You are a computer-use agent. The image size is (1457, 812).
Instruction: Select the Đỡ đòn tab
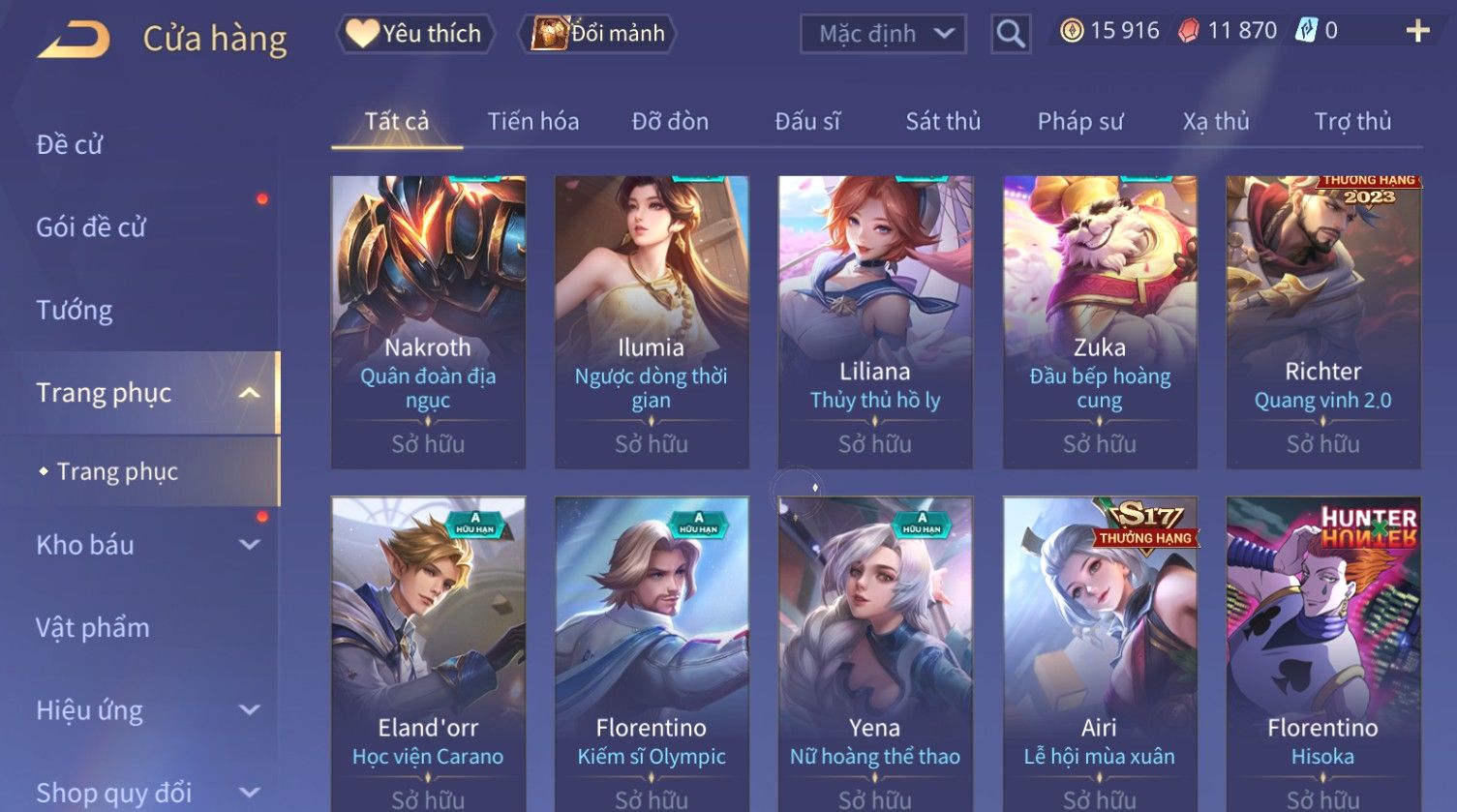pyautogui.click(x=670, y=122)
